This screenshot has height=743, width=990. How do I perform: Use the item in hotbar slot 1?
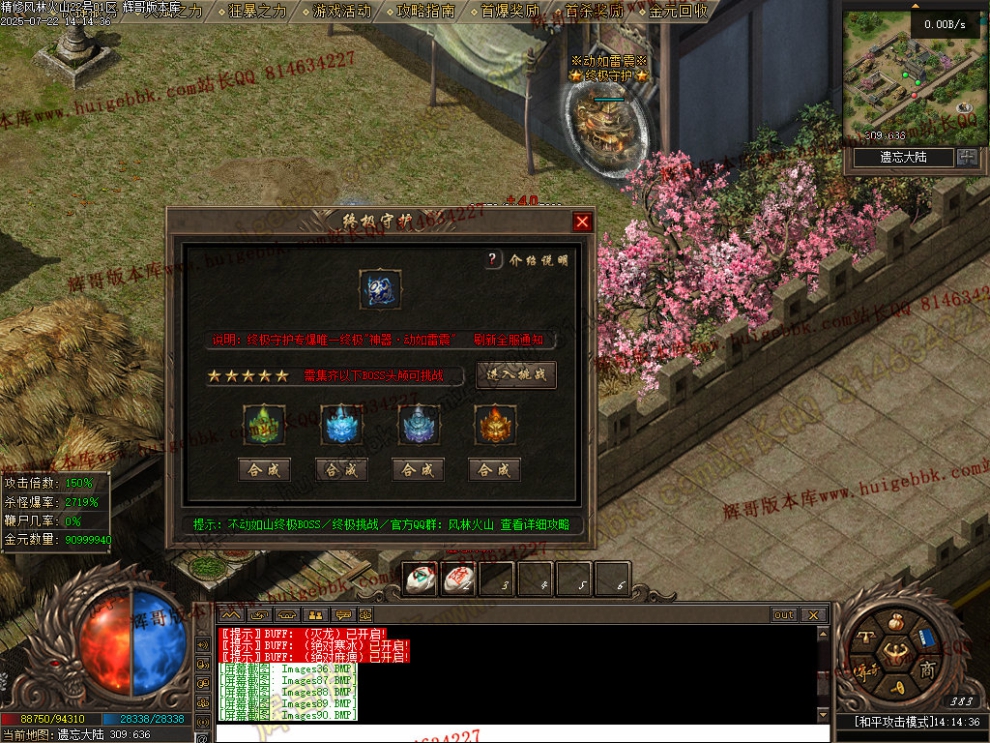point(419,578)
